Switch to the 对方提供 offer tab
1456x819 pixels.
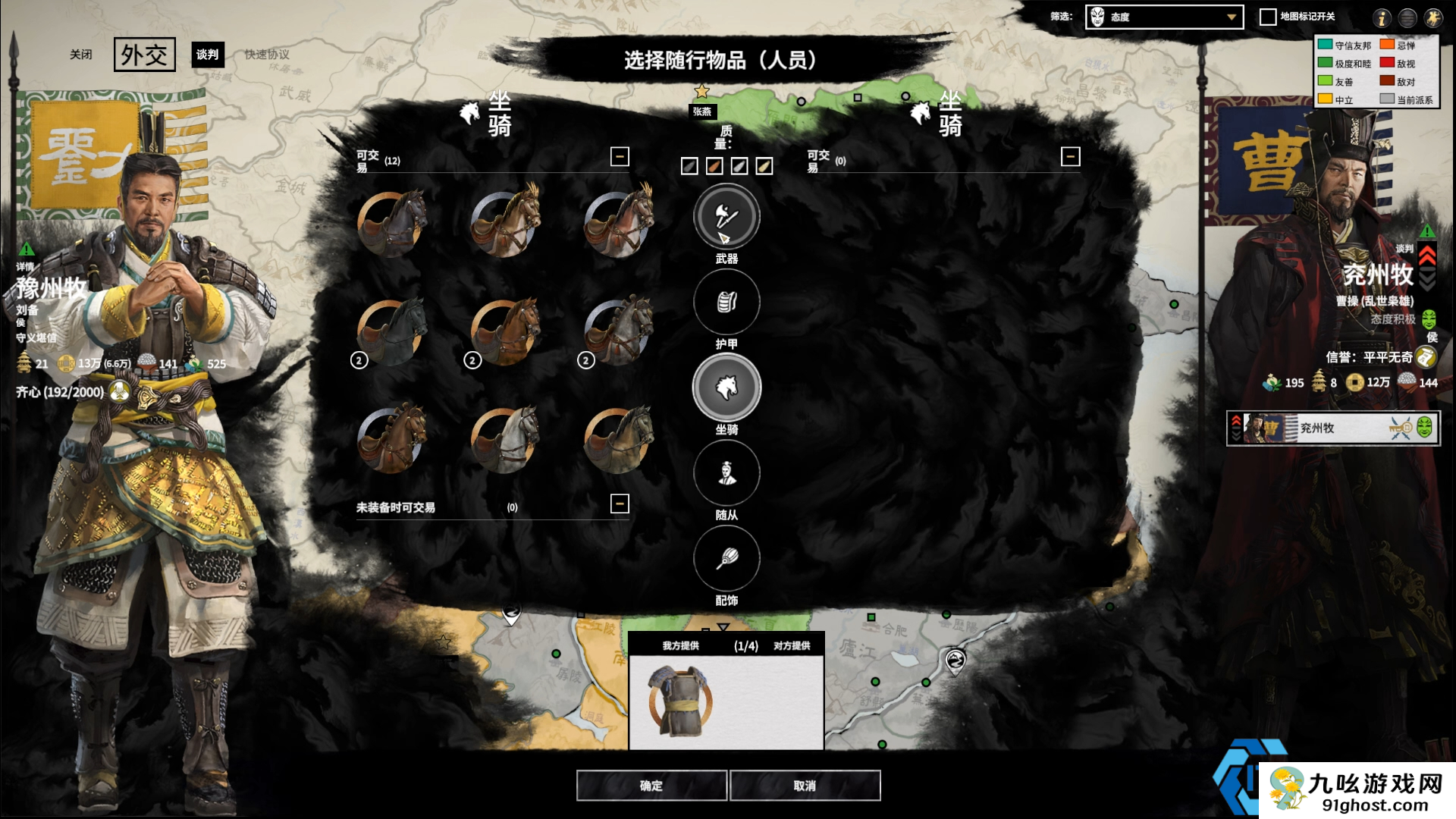[x=792, y=646]
